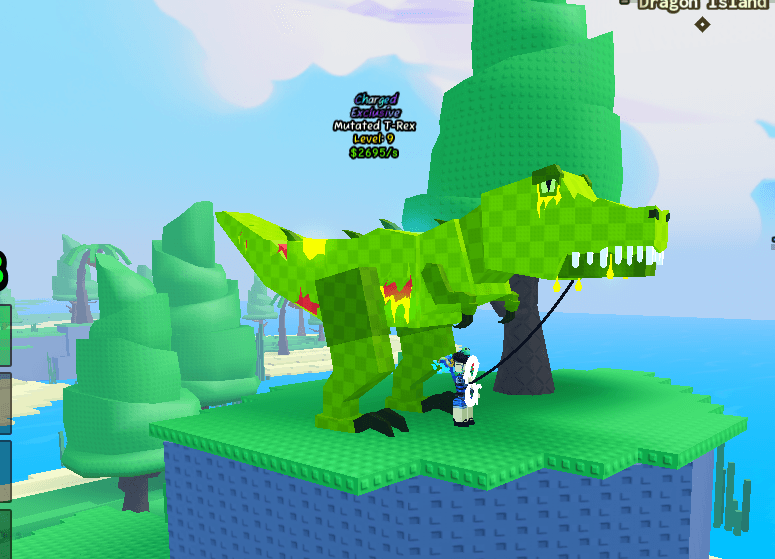Viewport: 775px width, 559px height.
Task: Click the blue side menu button
Action: 5,470
